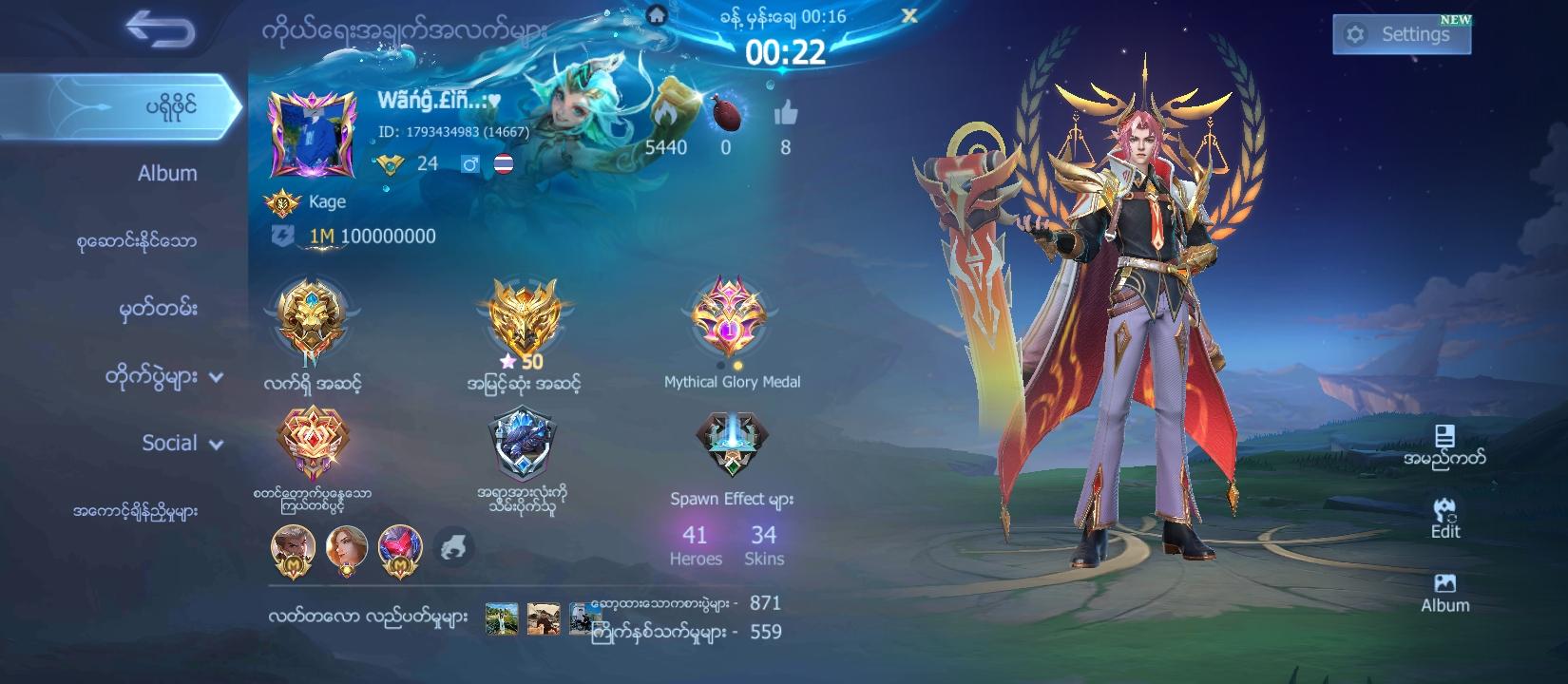Screen dimensions: 1568x684
Task: Open the Kage squad badge icon
Action: (x=280, y=201)
